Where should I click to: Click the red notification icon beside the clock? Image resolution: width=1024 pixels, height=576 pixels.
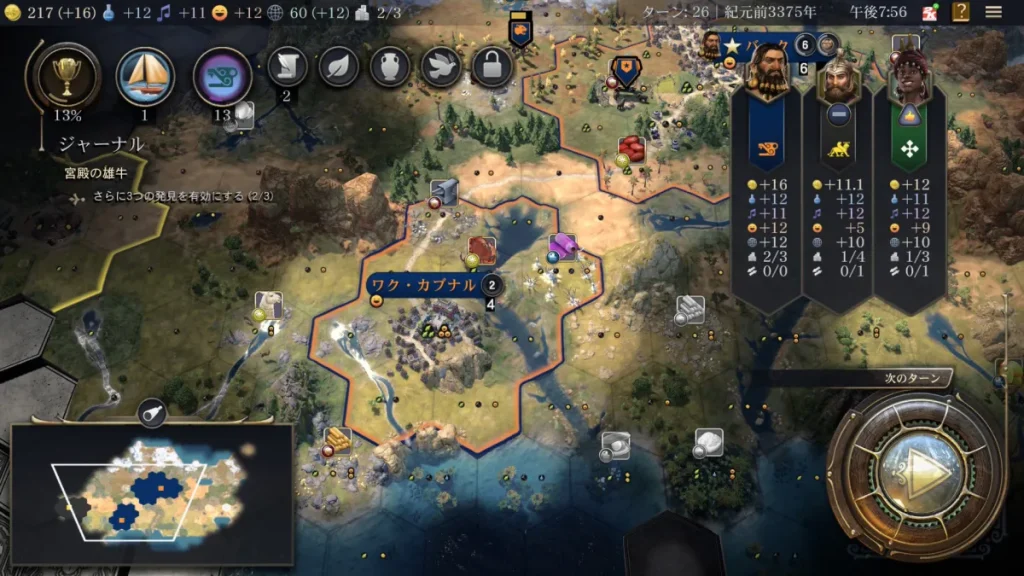click(x=929, y=13)
